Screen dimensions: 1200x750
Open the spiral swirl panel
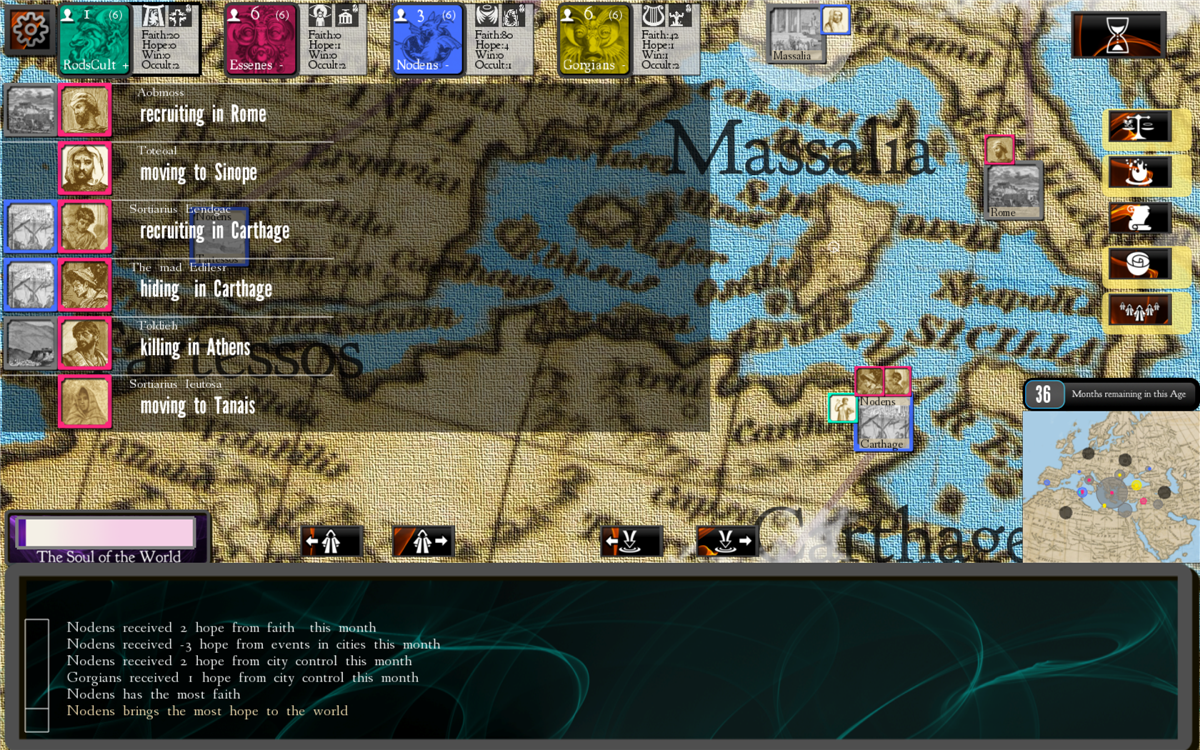(x=1139, y=265)
